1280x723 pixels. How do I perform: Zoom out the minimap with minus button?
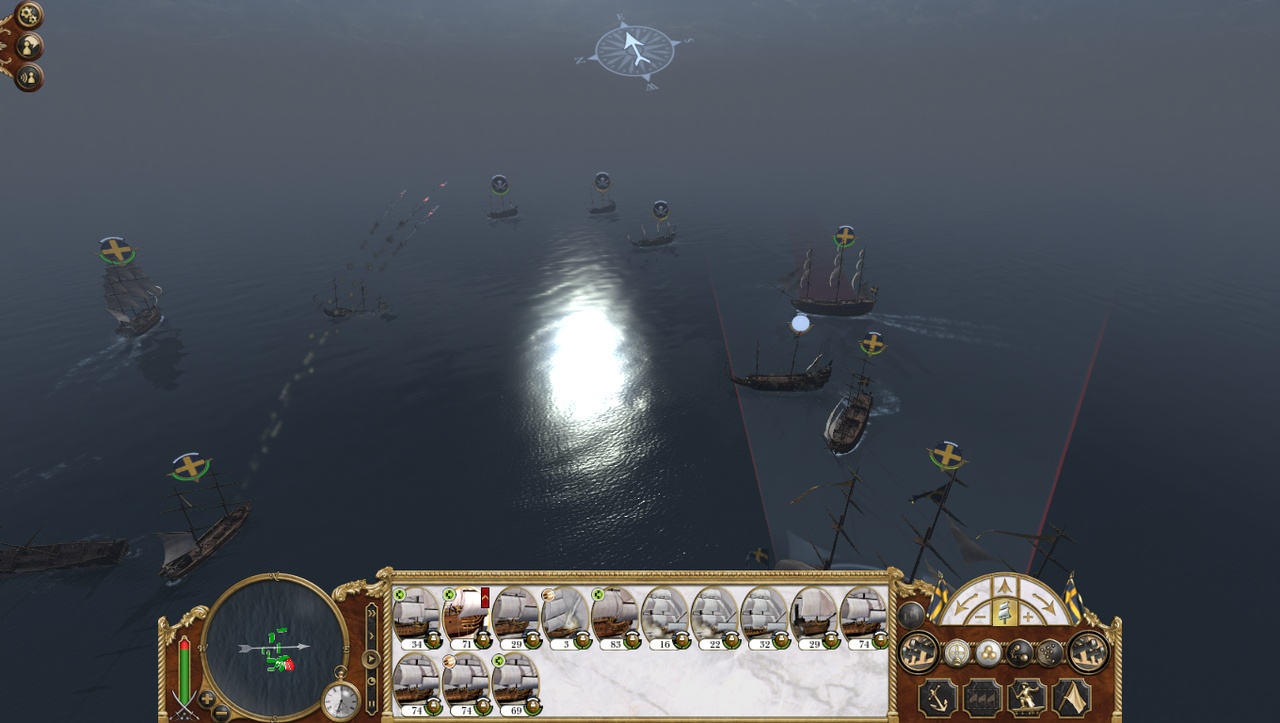[x=221, y=711]
